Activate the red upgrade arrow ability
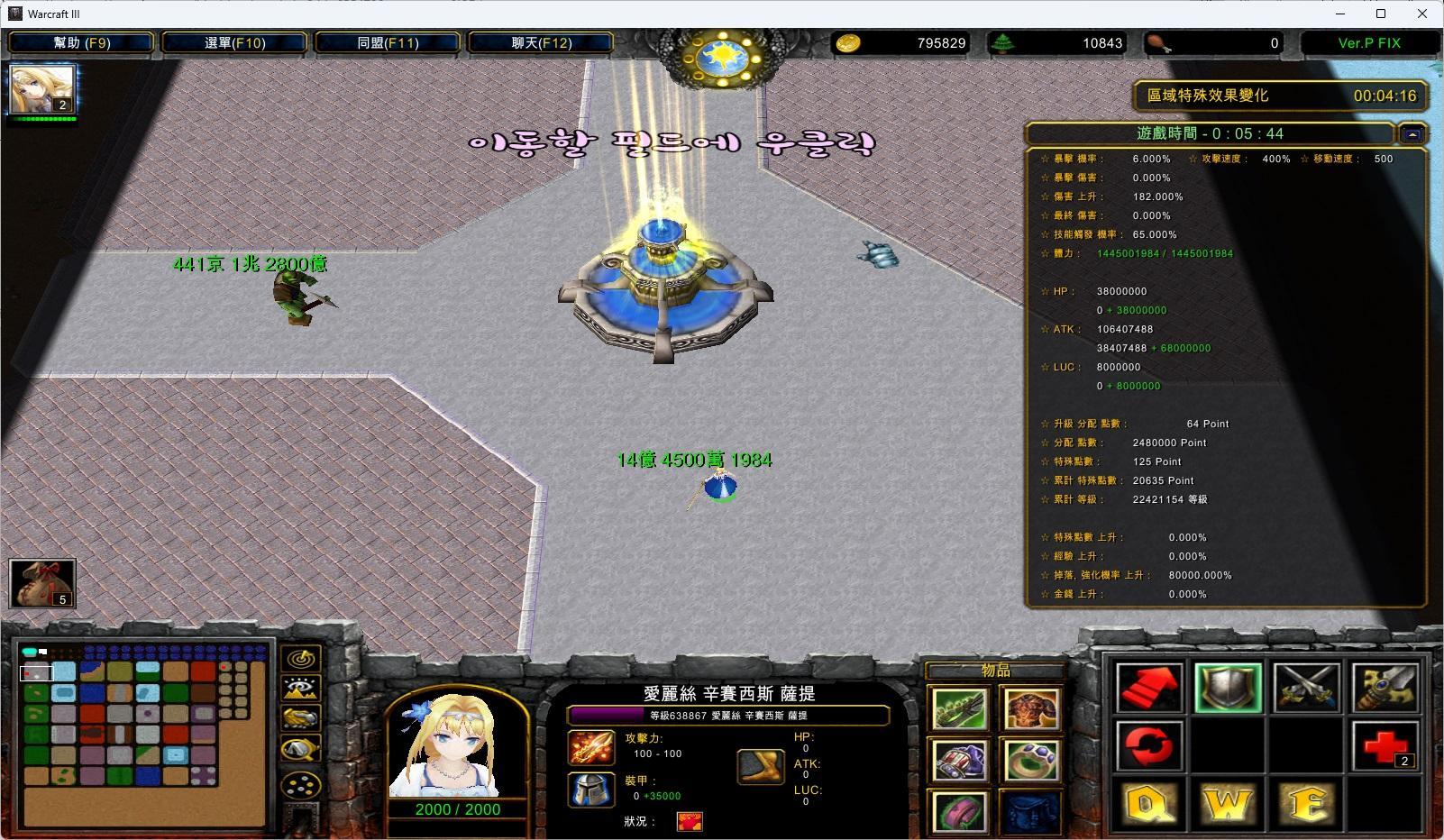 point(1148,688)
